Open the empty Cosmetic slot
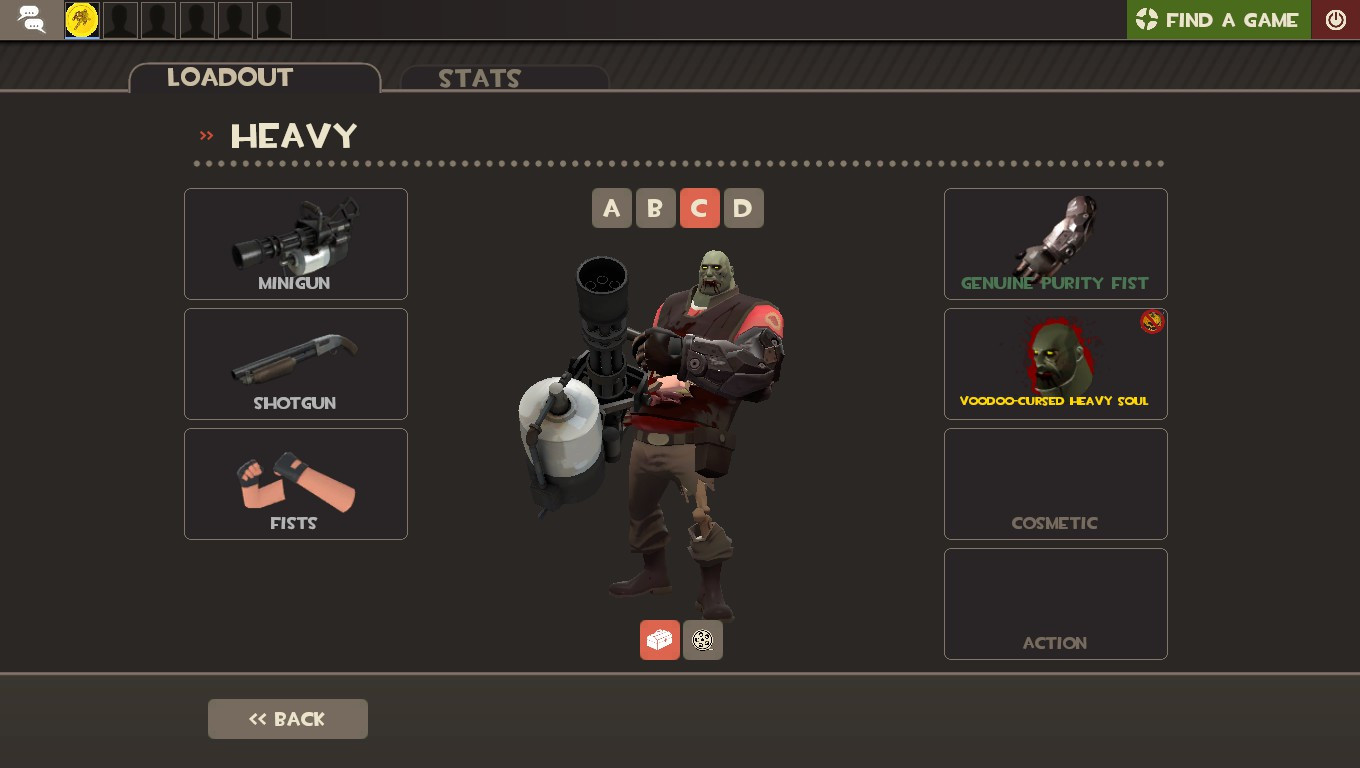Viewport: 1360px width, 768px height. coord(1055,483)
